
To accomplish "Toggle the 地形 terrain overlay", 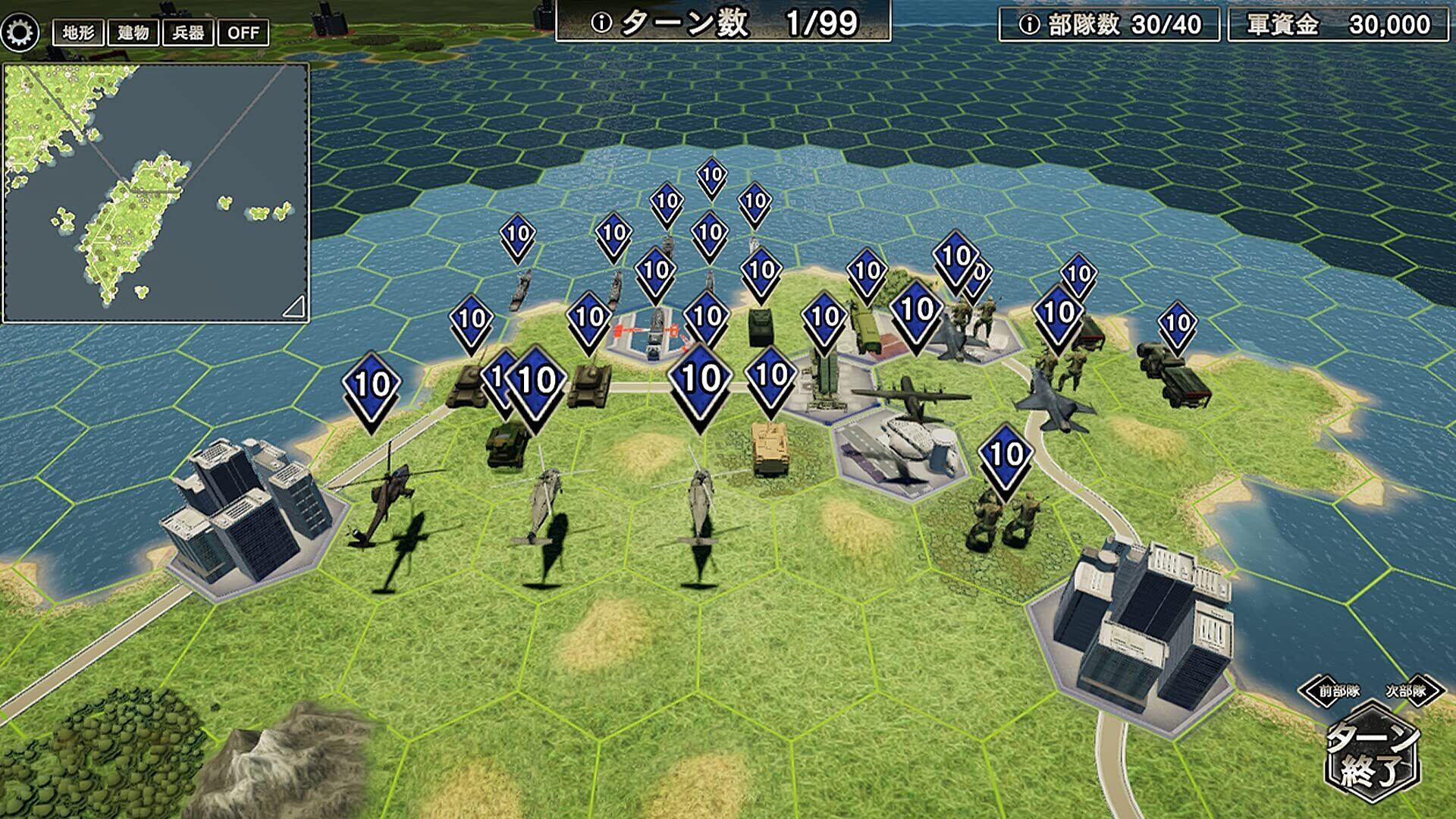I will point(78,33).
